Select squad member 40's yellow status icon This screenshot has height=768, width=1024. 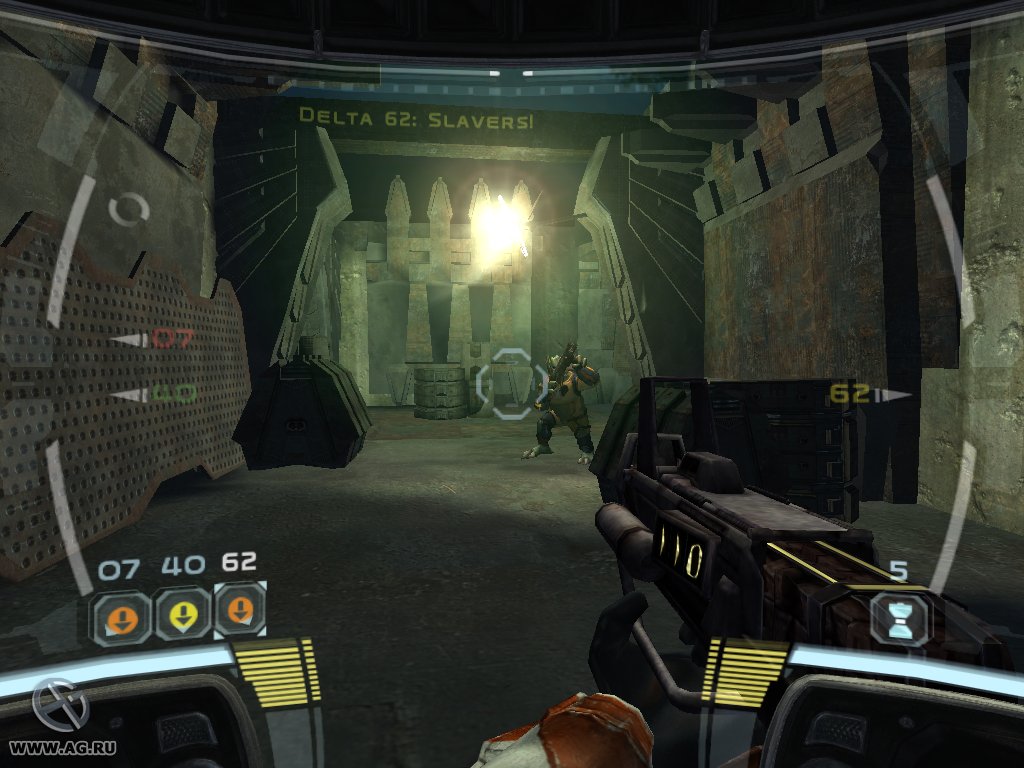coord(182,615)
